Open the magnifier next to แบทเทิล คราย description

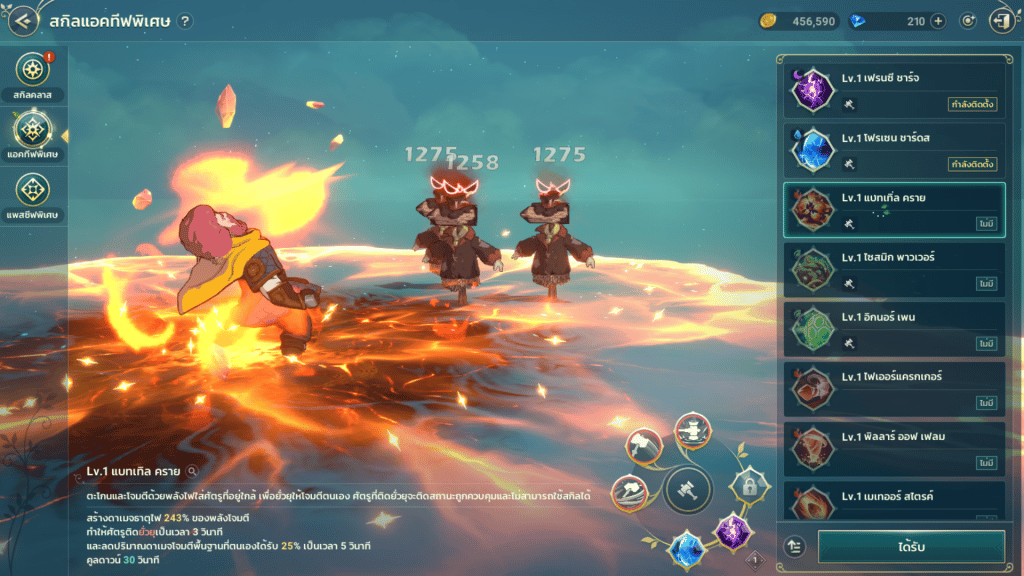(192, 470)
